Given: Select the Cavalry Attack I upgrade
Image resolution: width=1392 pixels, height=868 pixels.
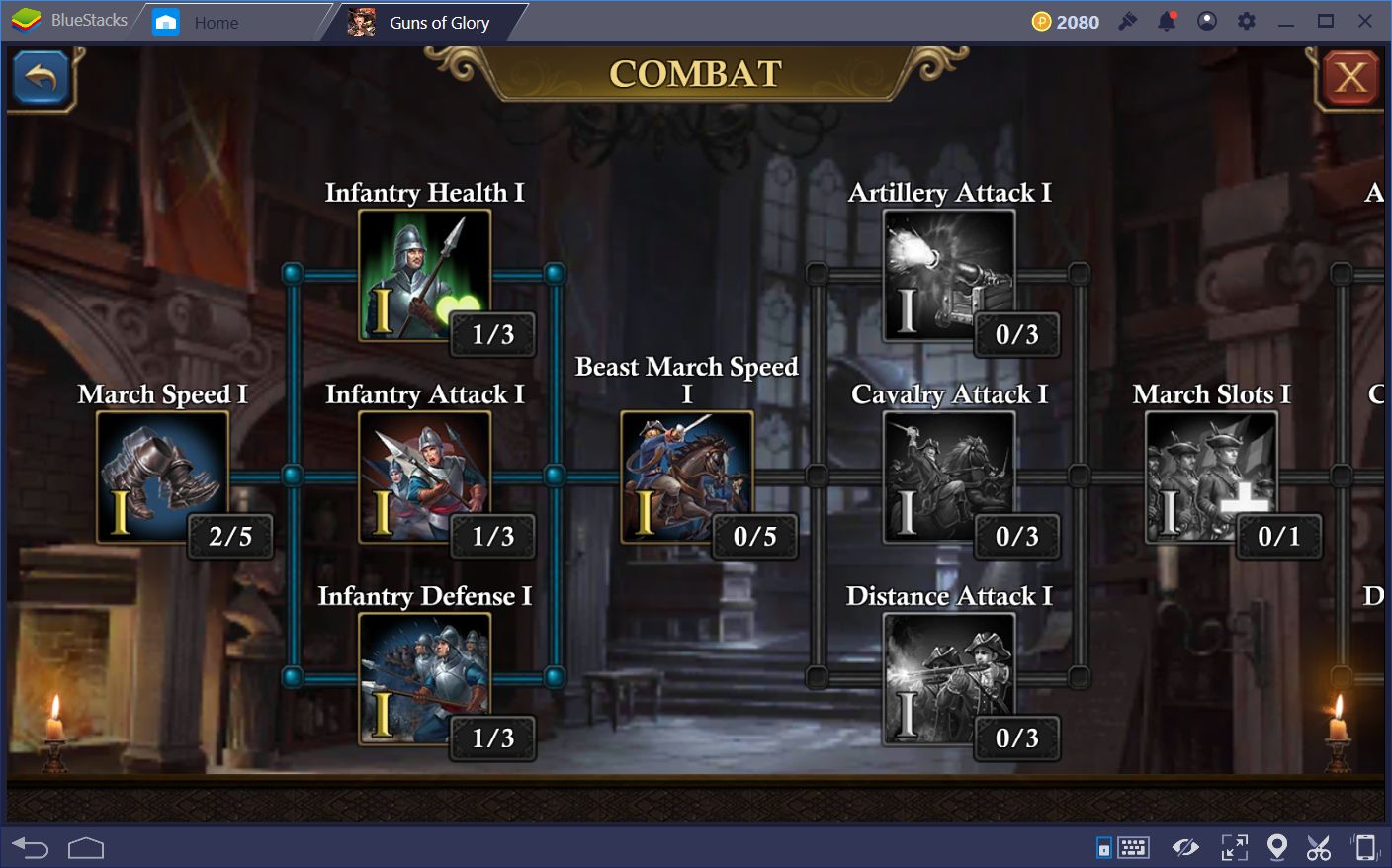Looking at the screenshot, I should 951,477.
